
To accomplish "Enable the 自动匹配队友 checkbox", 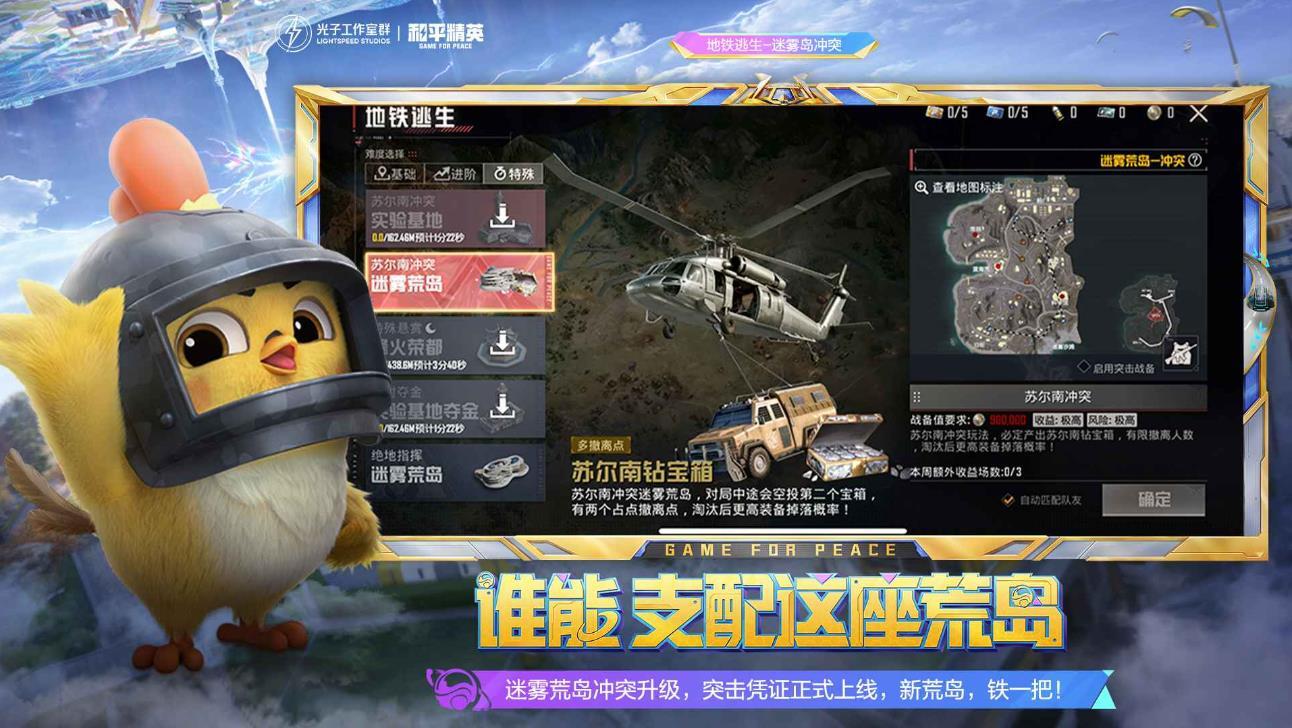I will point(1009,498).
